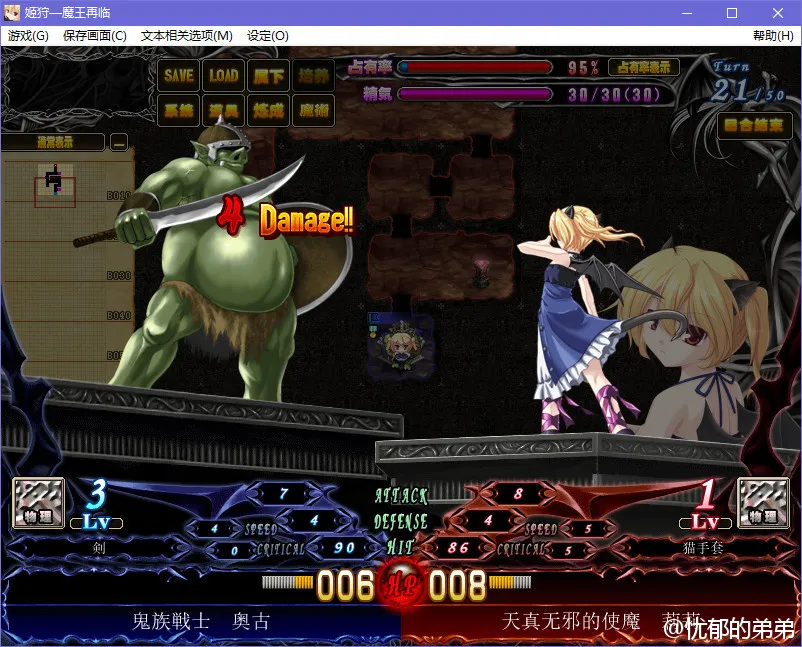Select the 培养 training button
This screenshot has height=647, width=802.
click(x=313, y=75)
